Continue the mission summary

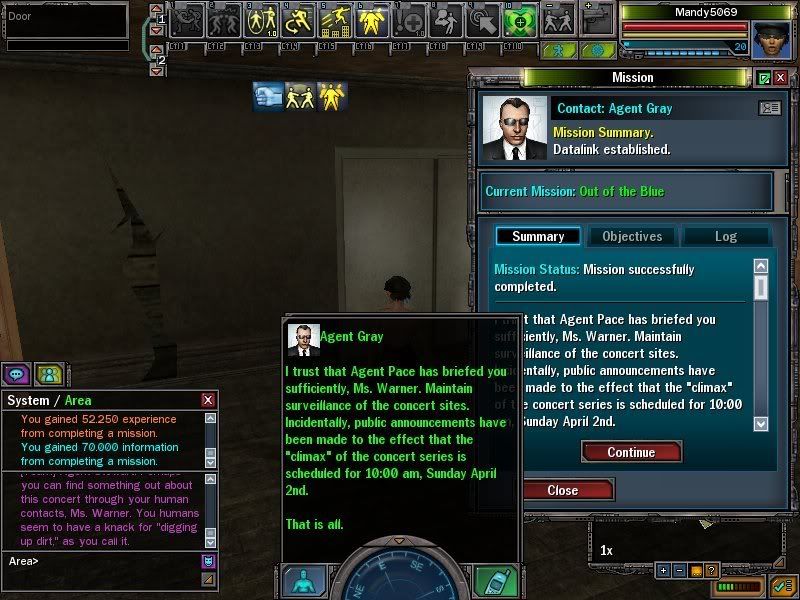coord(631,452)
